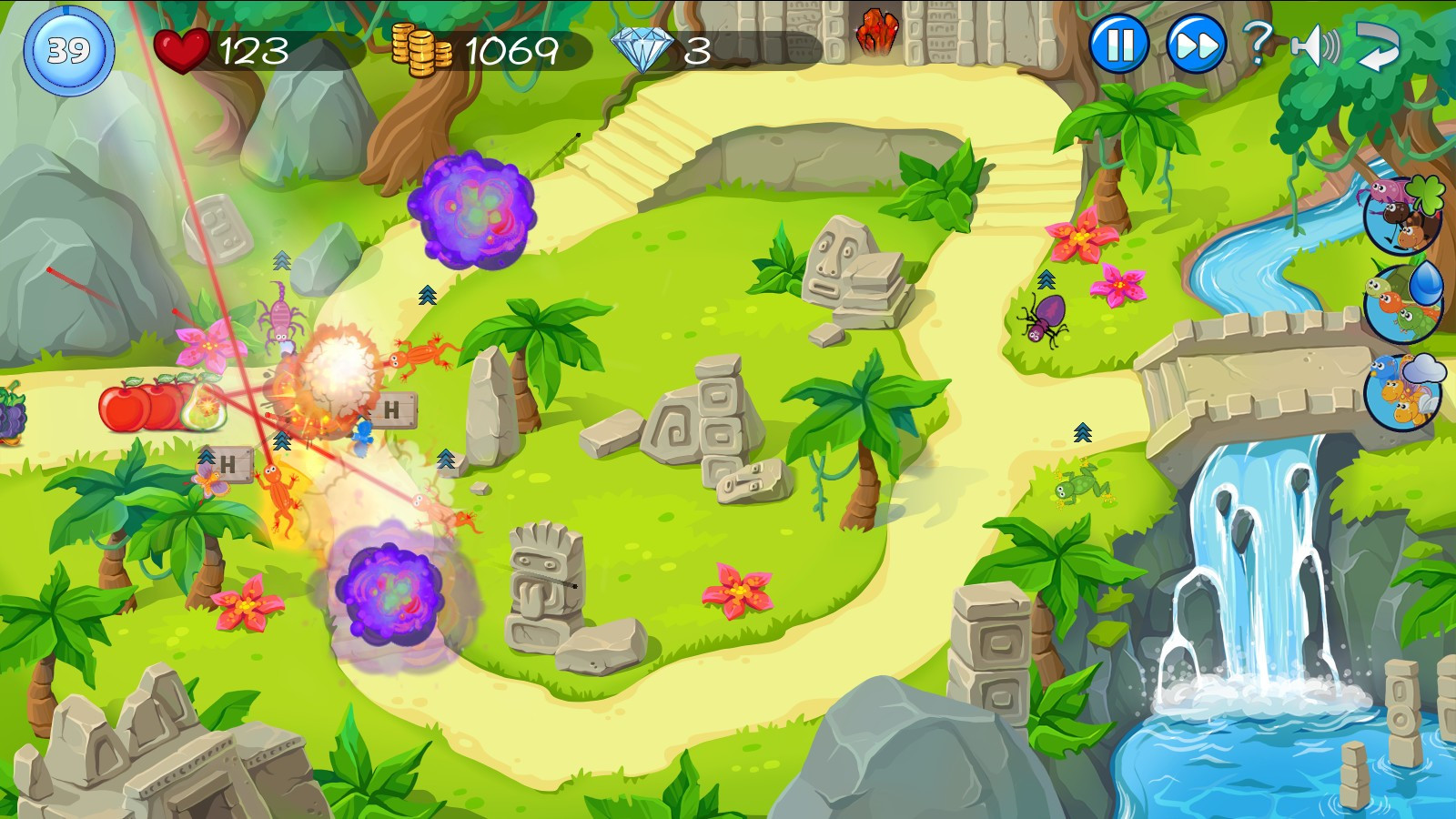The image size is (1456, 819).
Task: Open the help question mark
Action: [1257, 42]
